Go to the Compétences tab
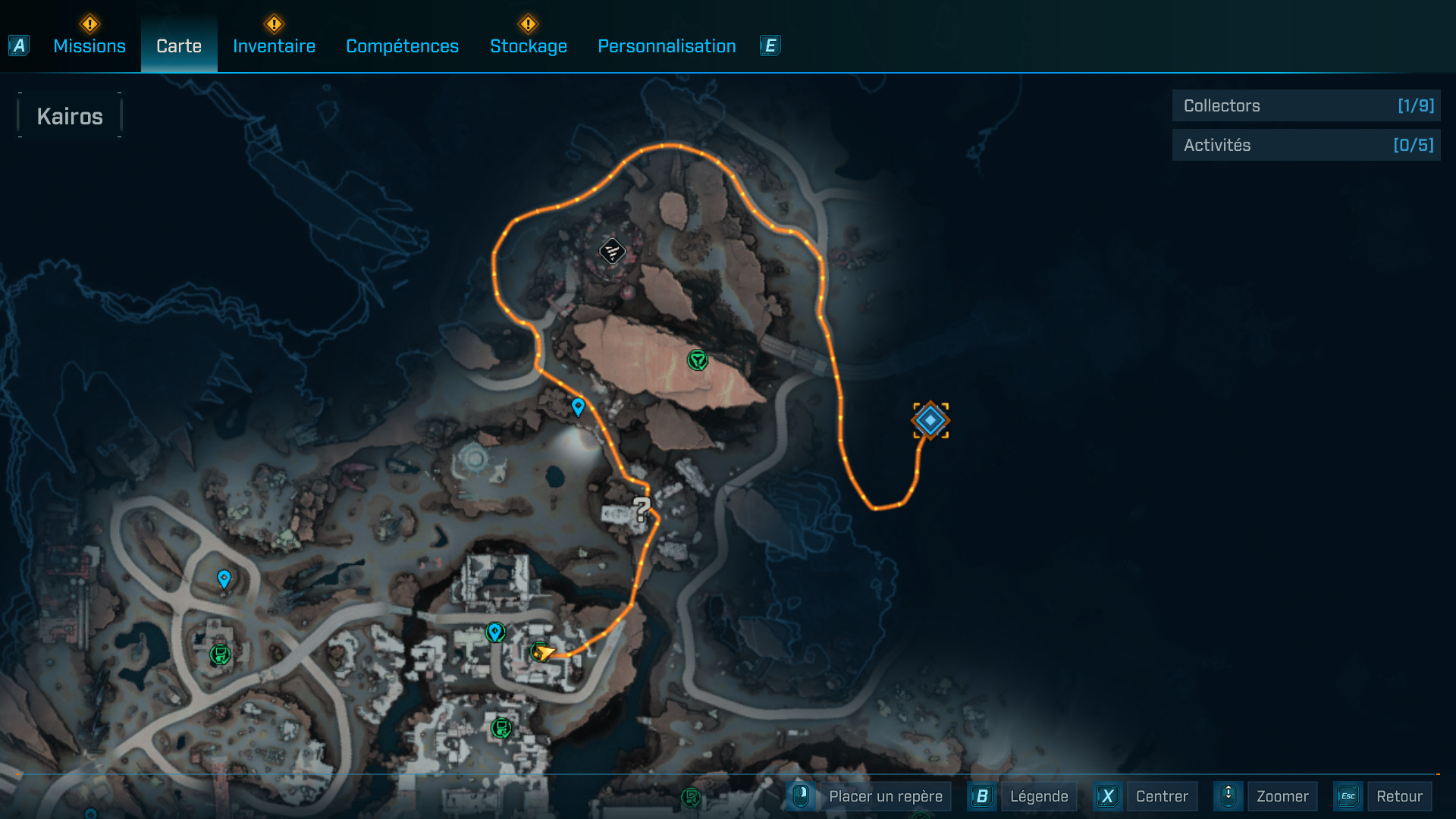This screenshot has height=819, width=1456. (x=402, y=46)
